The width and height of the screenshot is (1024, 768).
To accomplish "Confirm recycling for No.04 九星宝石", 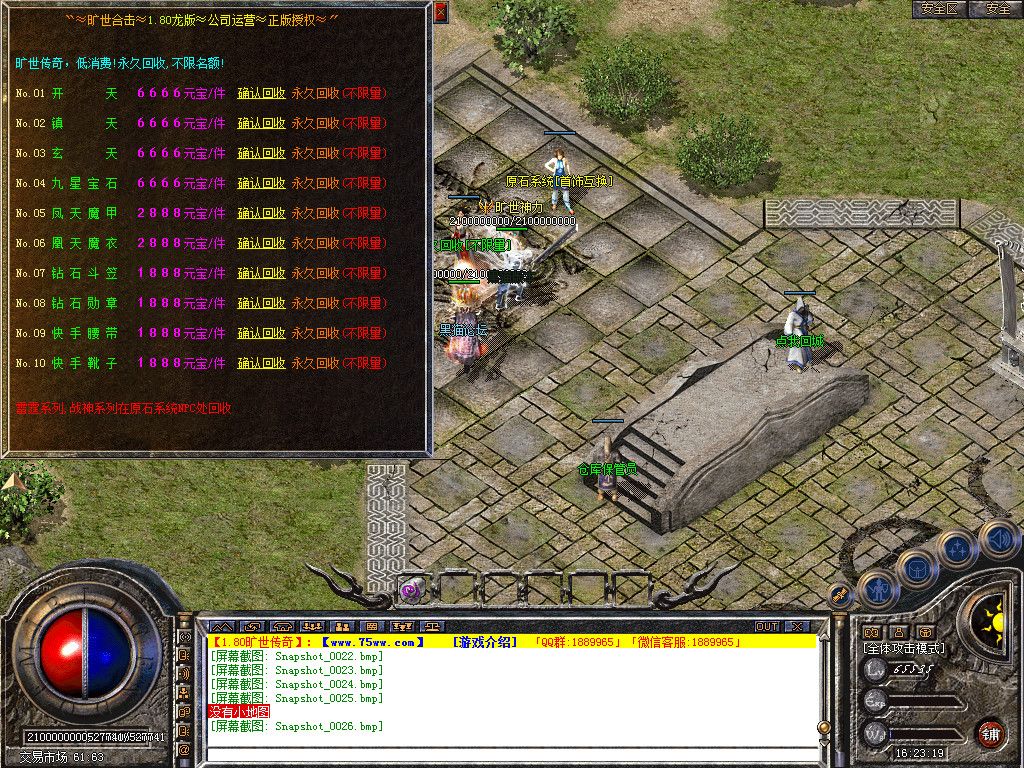I will (x=261, y=183).
